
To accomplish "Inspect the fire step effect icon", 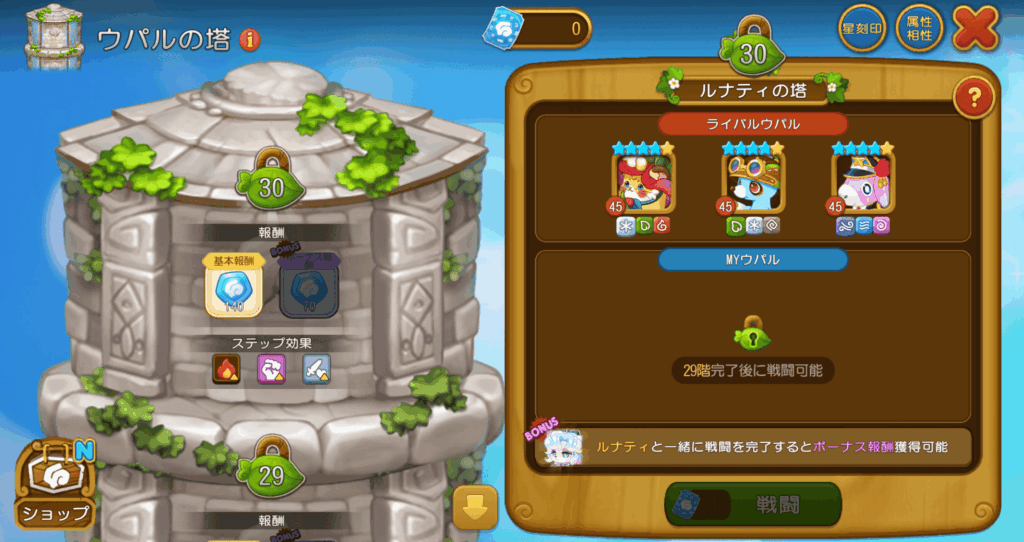I will (x=226, y=370).
